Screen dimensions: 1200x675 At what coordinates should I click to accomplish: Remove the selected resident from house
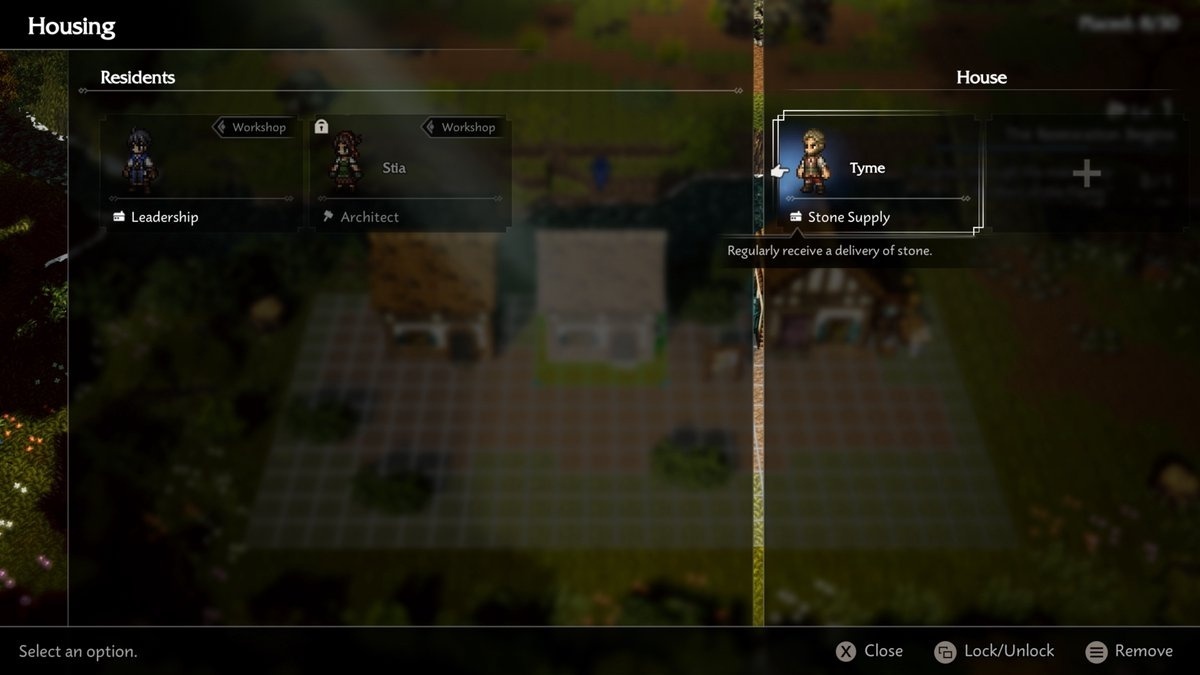click(x=1129, y=651)
